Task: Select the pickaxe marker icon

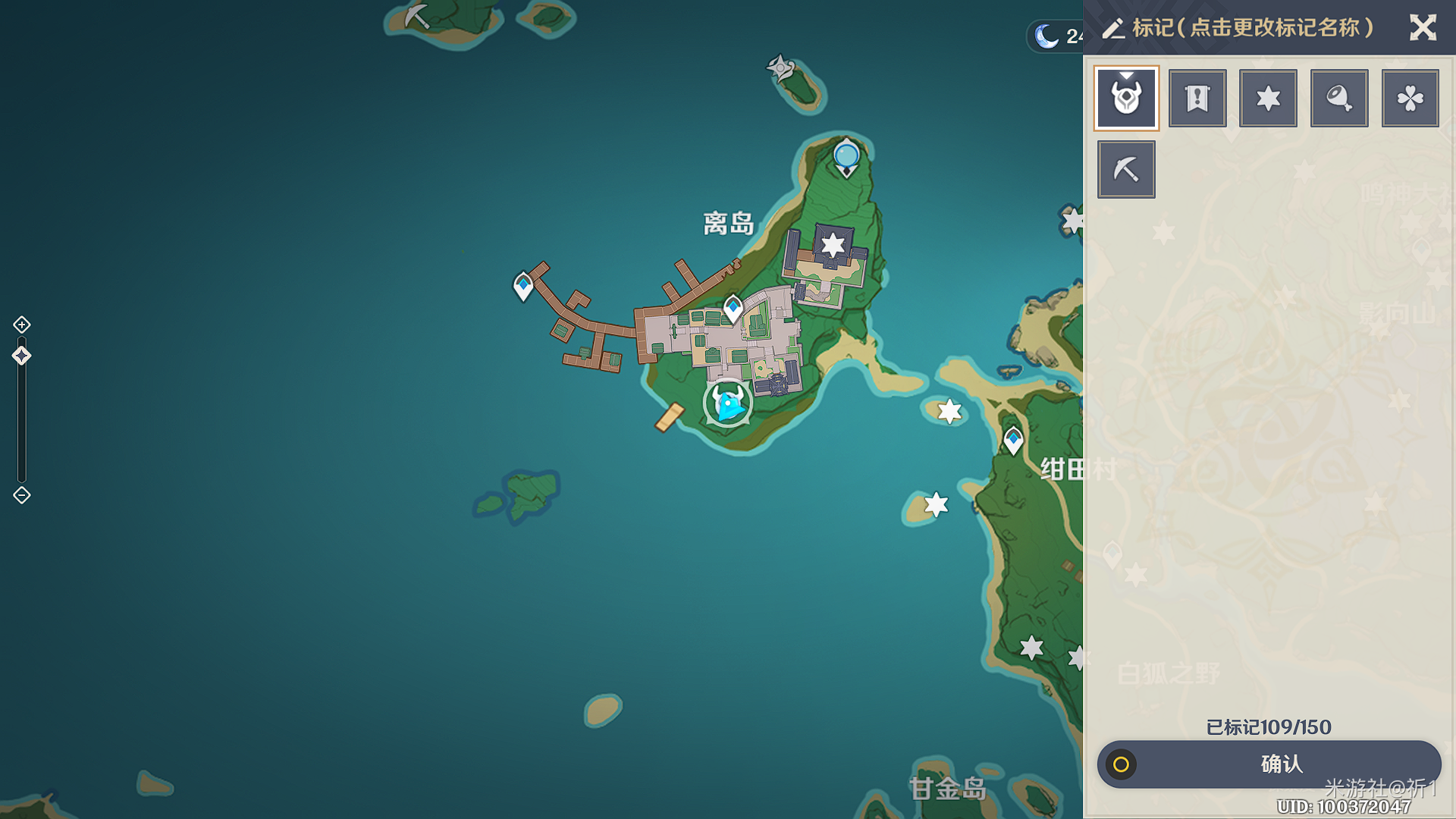Action: 1126,169
